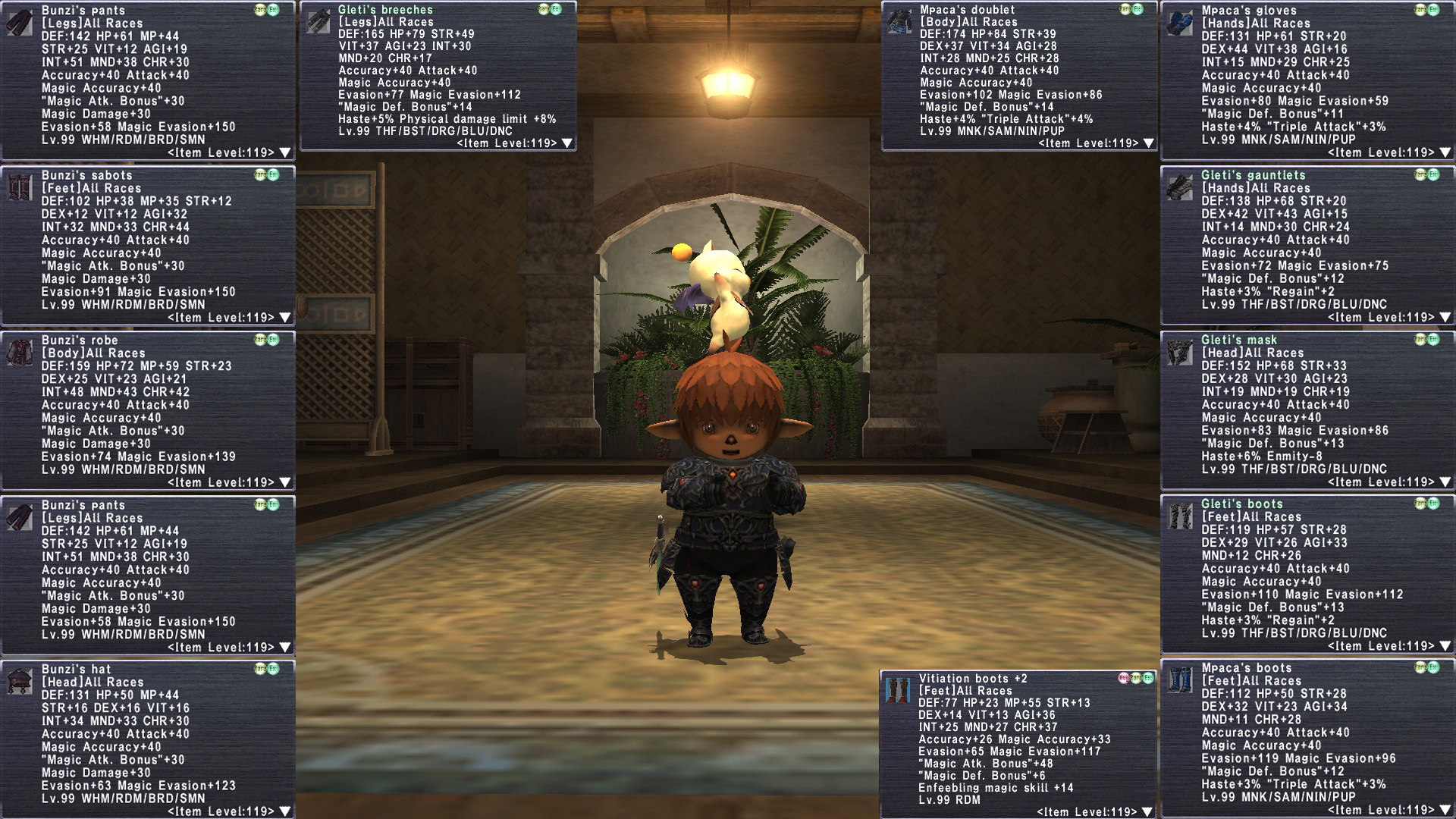This screenshot has width=1456, height=819.
Task: Click the Mpaca's doublet armor icon
Action: point(900,22)
